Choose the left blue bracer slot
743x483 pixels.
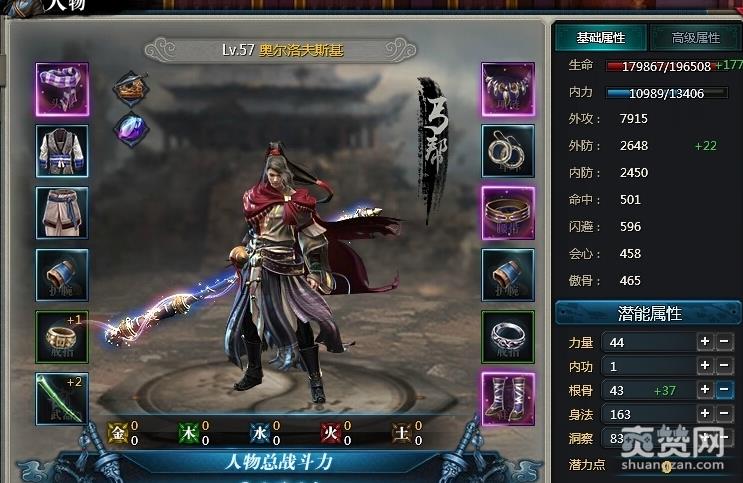(62, 275)
